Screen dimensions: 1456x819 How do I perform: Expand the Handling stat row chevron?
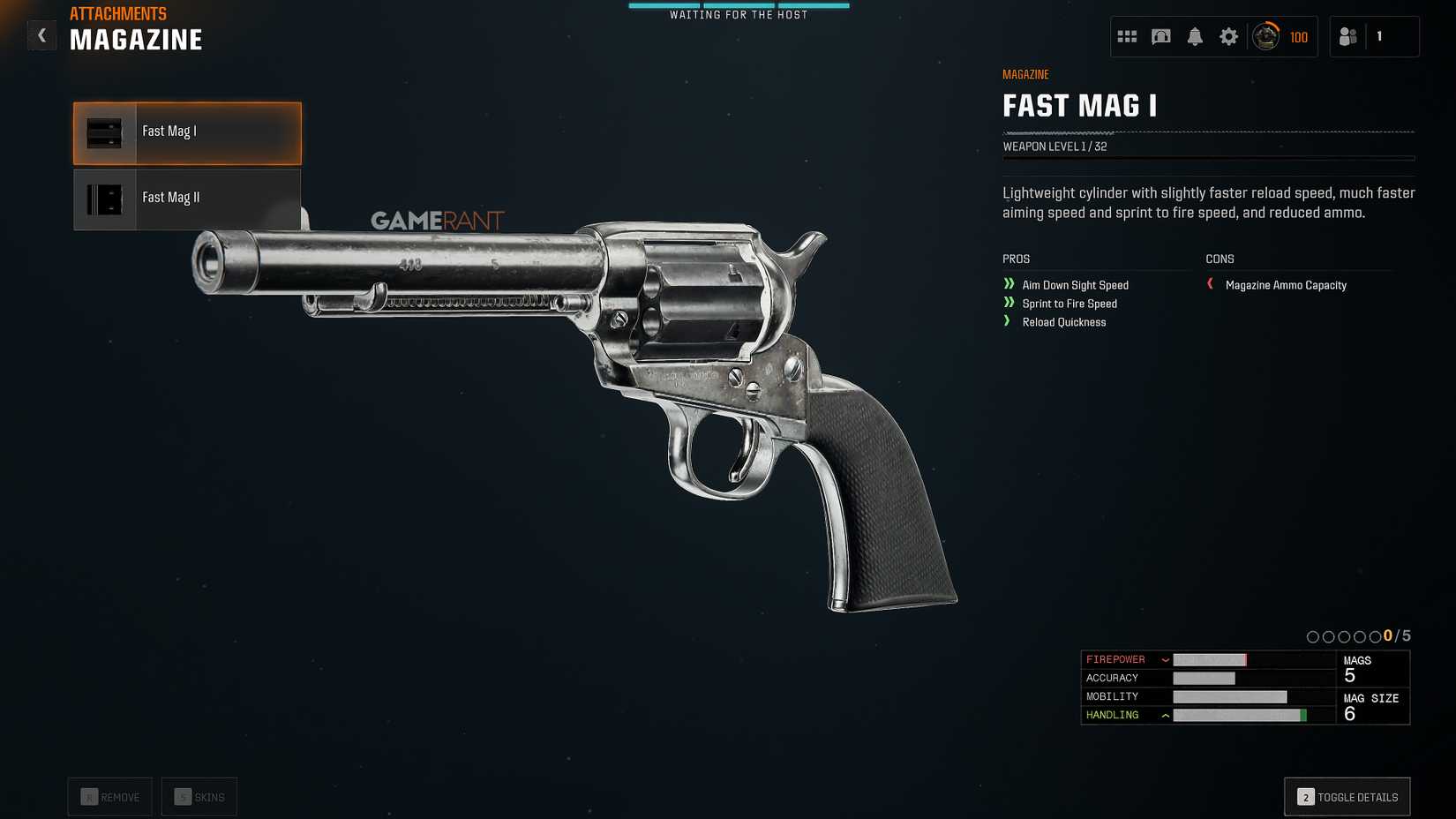coord(1167,716)
